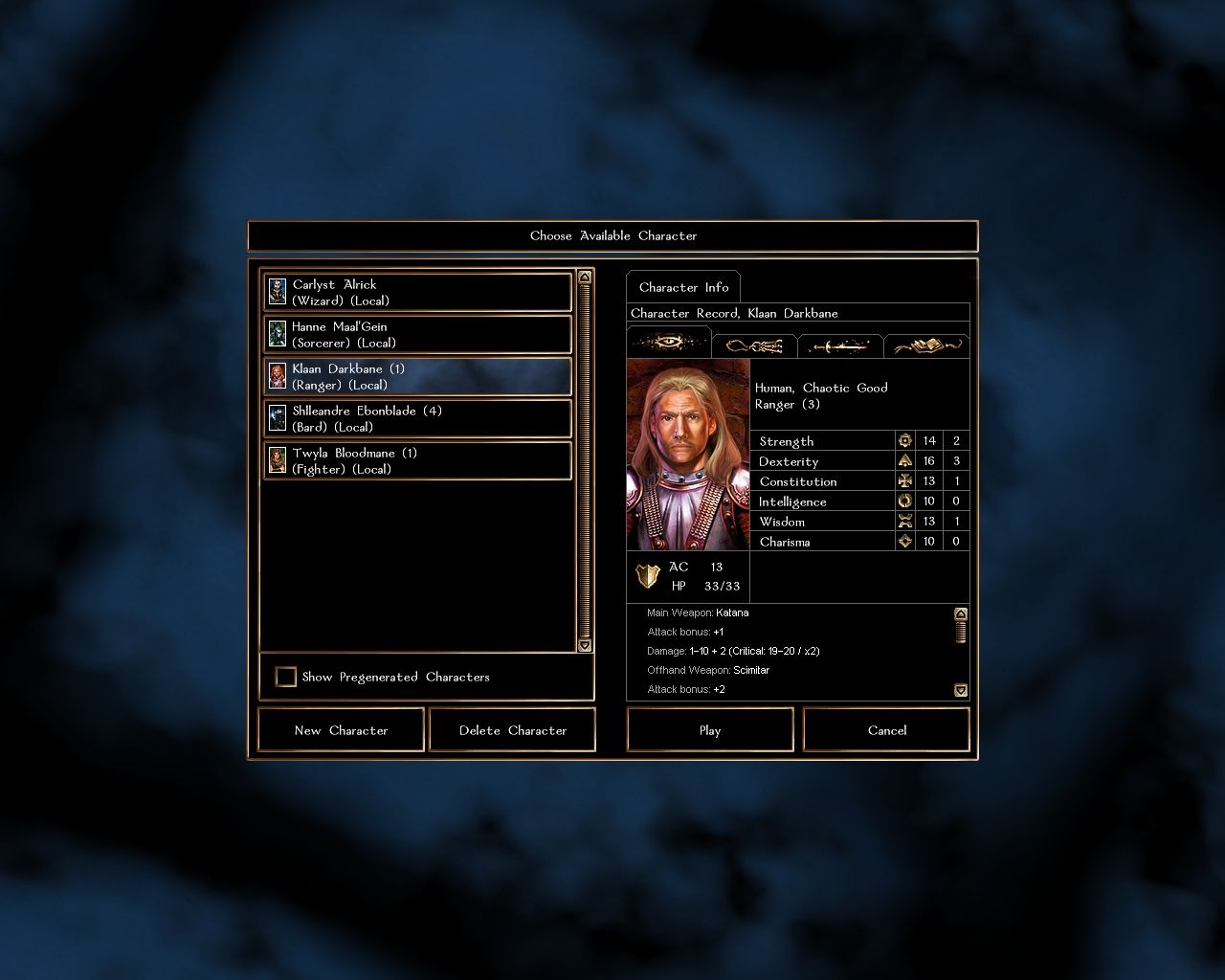Select Carlyst Alrick the Wizard
1225x980 pixels.
click(x=417, y=292)
